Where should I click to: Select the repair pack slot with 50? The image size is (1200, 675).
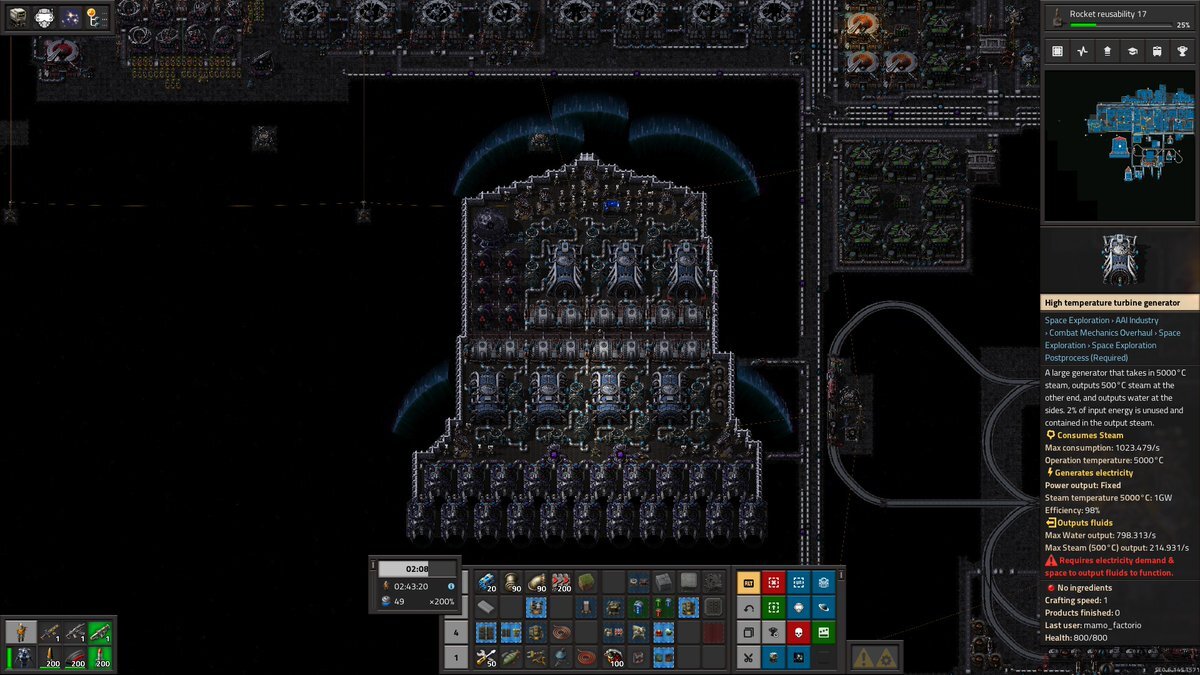486,657
